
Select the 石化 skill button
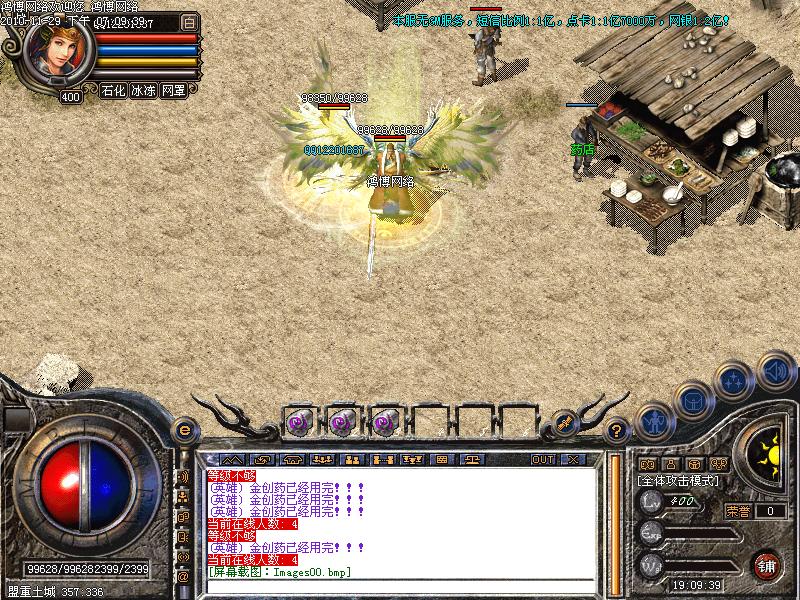(113, 90)
